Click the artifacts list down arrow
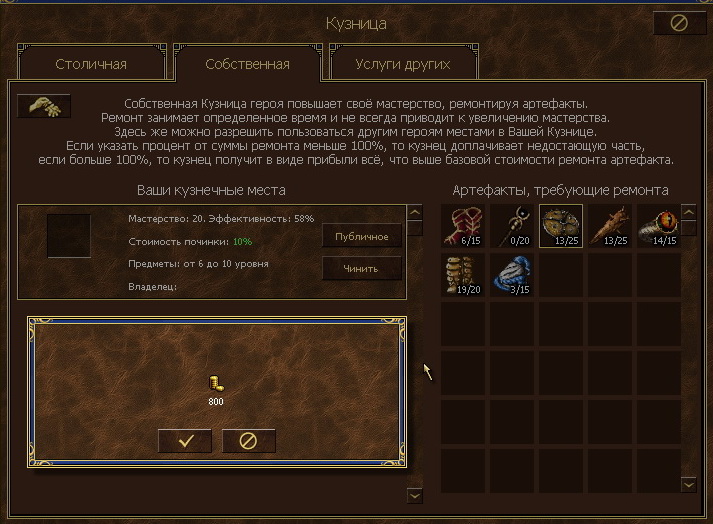 pos(688,484)
